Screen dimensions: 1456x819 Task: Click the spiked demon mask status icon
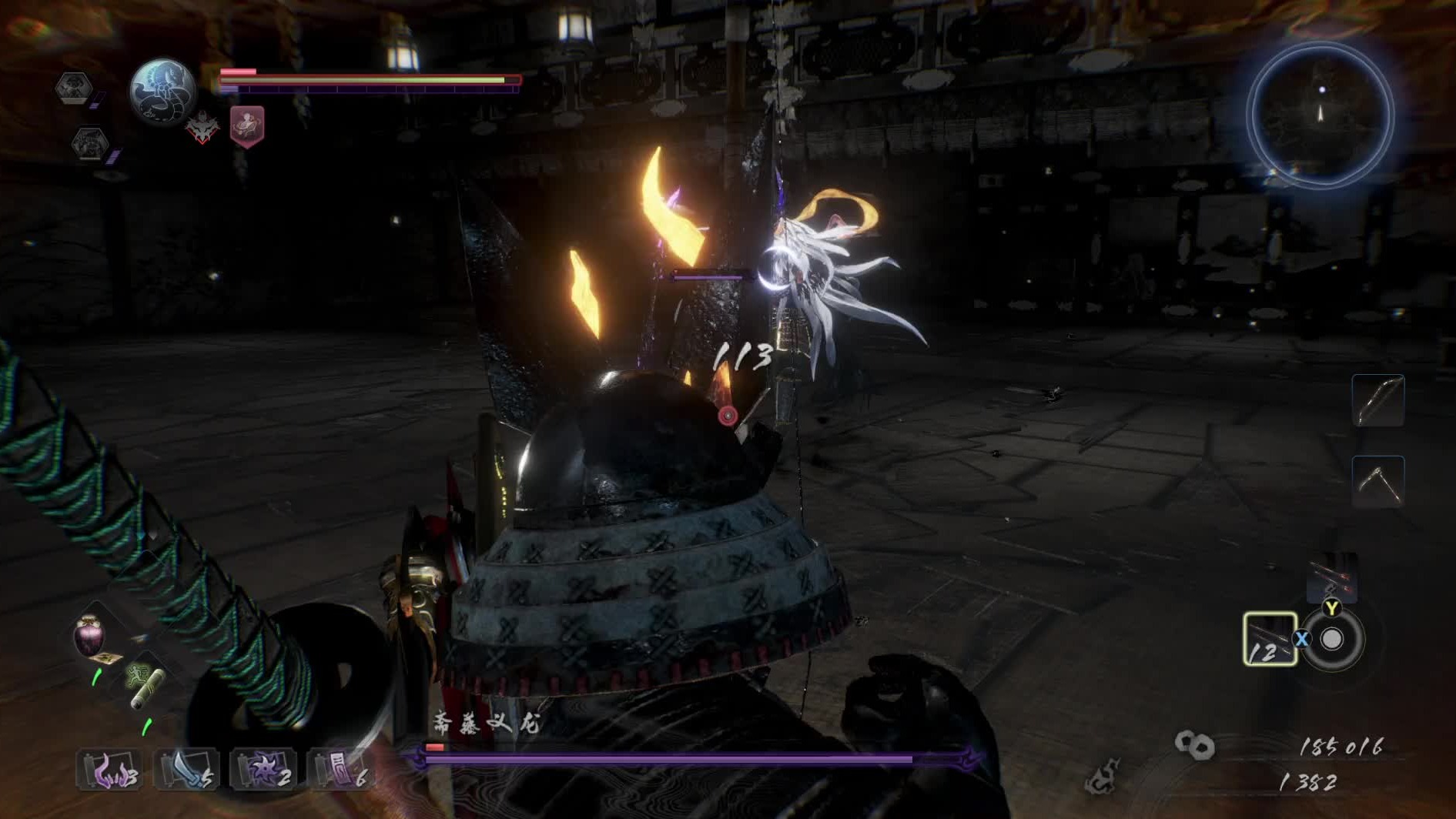203,128
